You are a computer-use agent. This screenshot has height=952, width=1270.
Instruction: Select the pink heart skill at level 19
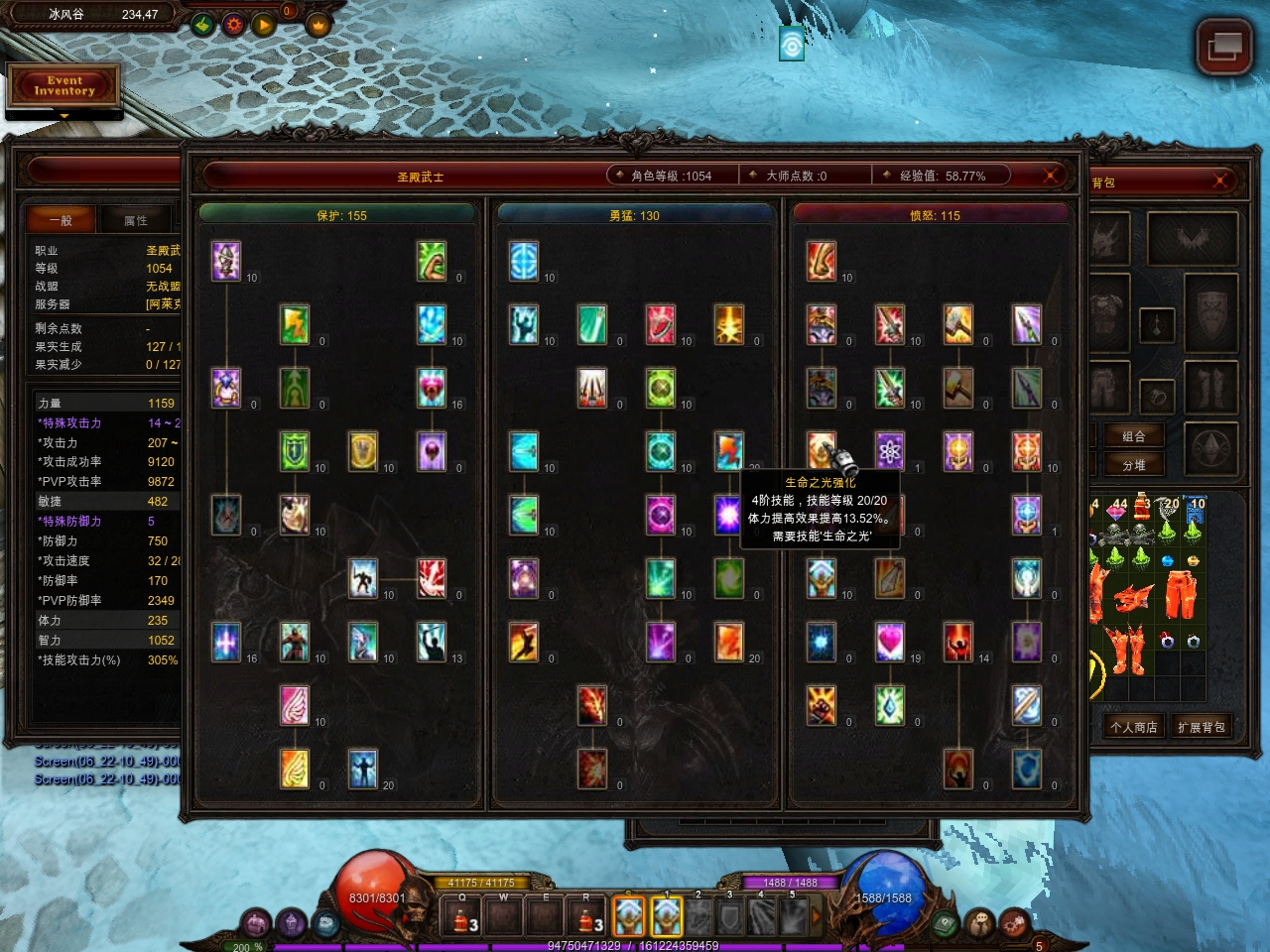pos(890,642)
